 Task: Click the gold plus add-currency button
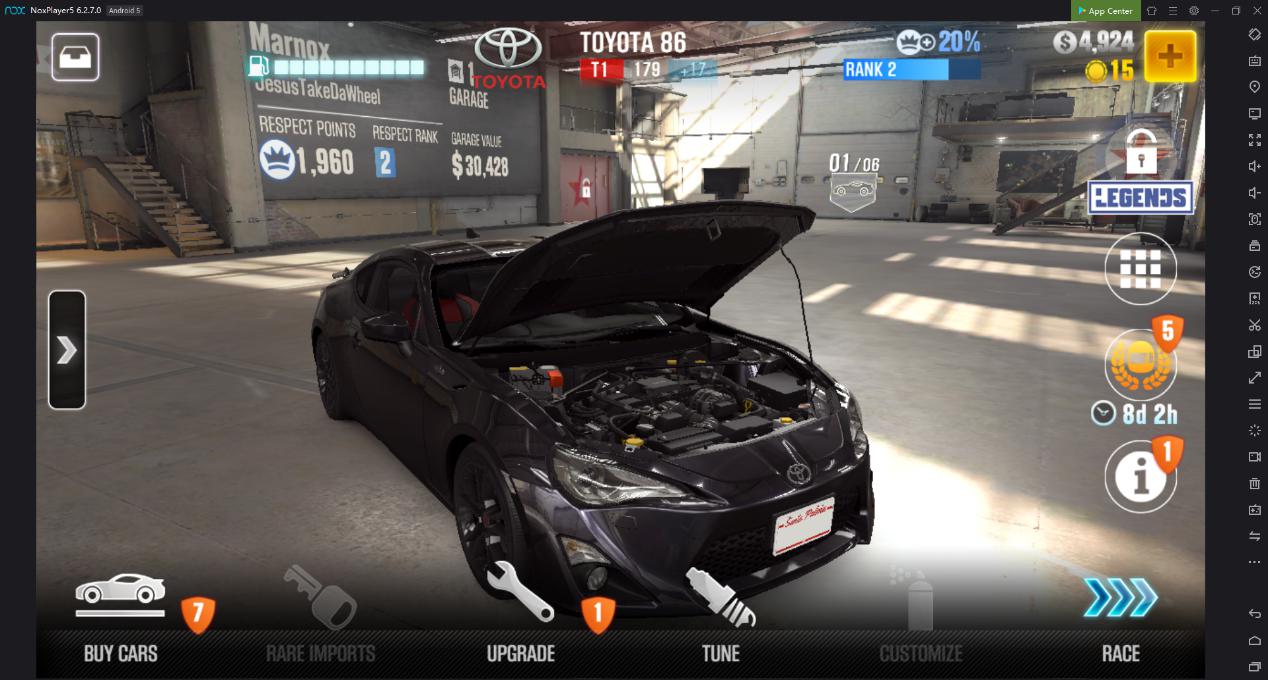(x=1169, y=56)
